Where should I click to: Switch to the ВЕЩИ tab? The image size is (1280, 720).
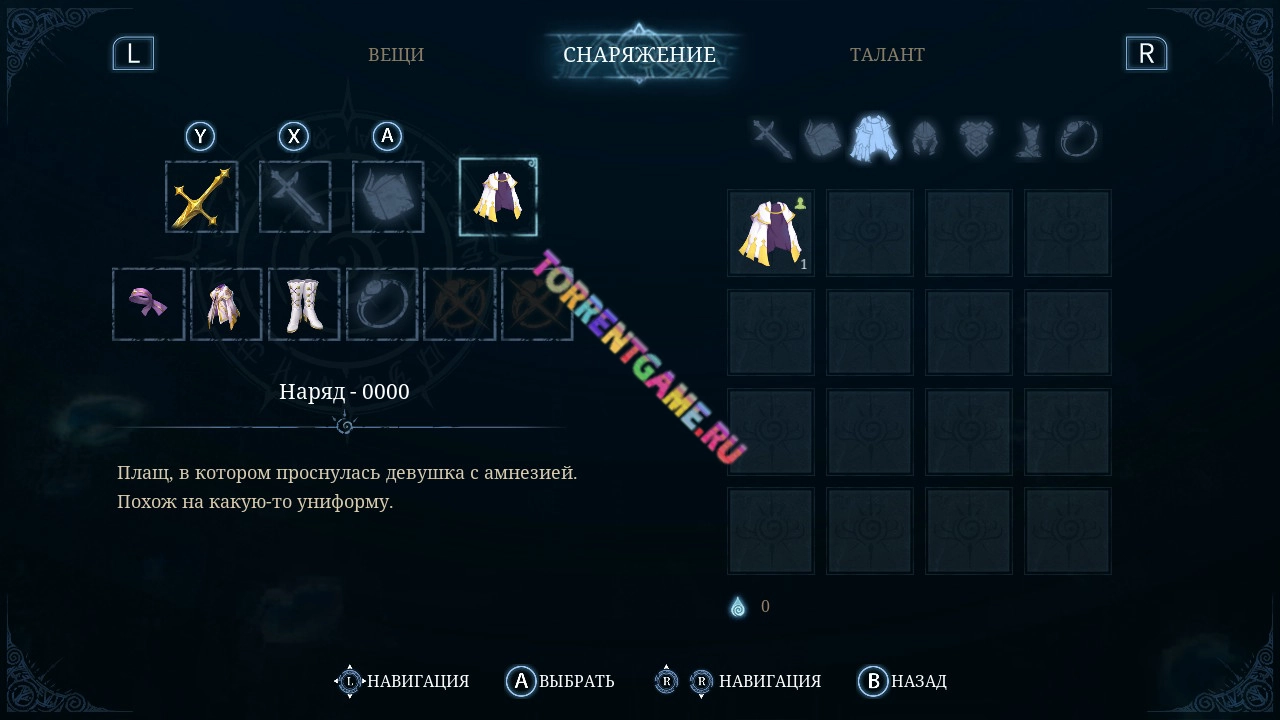point(396,54)
